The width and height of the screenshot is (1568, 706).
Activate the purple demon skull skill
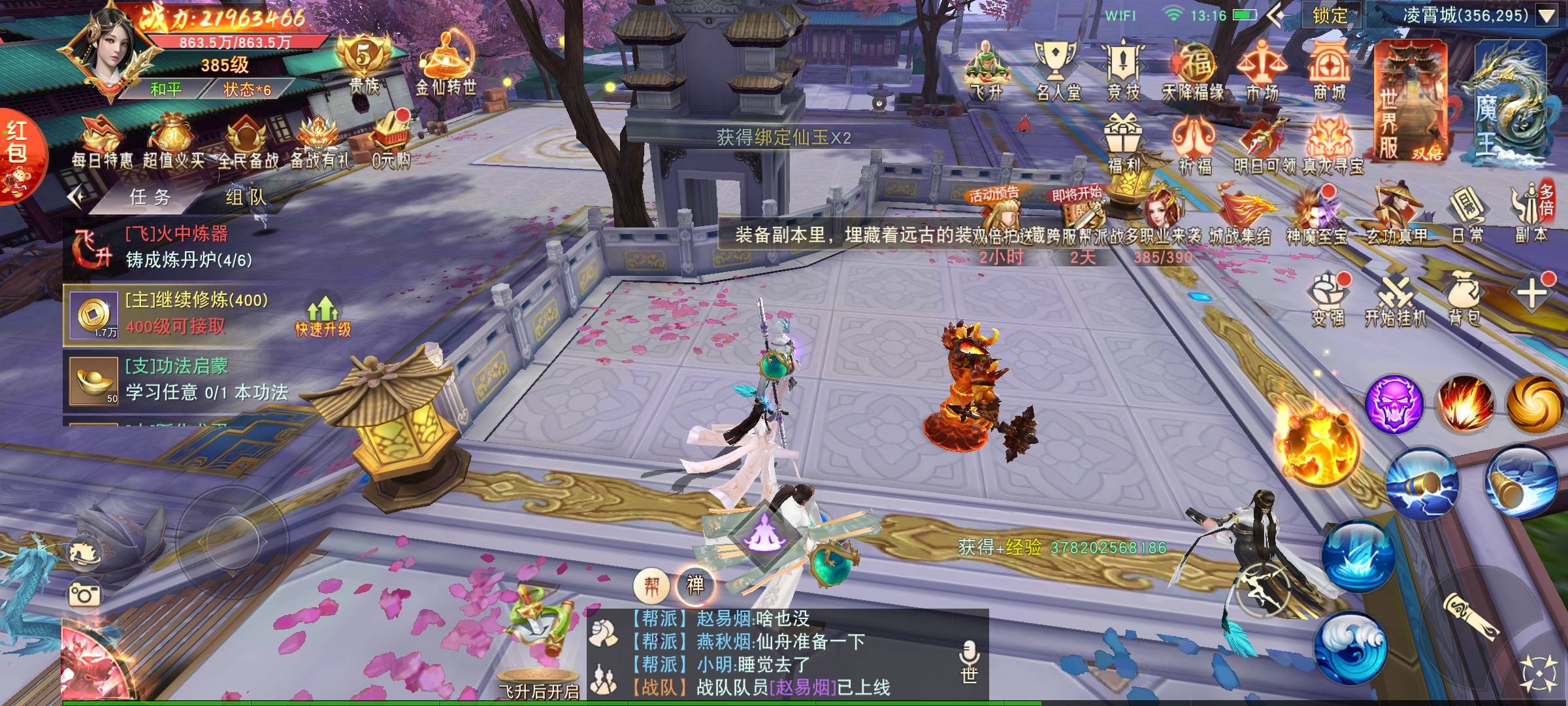click(x=1394, y=404)
